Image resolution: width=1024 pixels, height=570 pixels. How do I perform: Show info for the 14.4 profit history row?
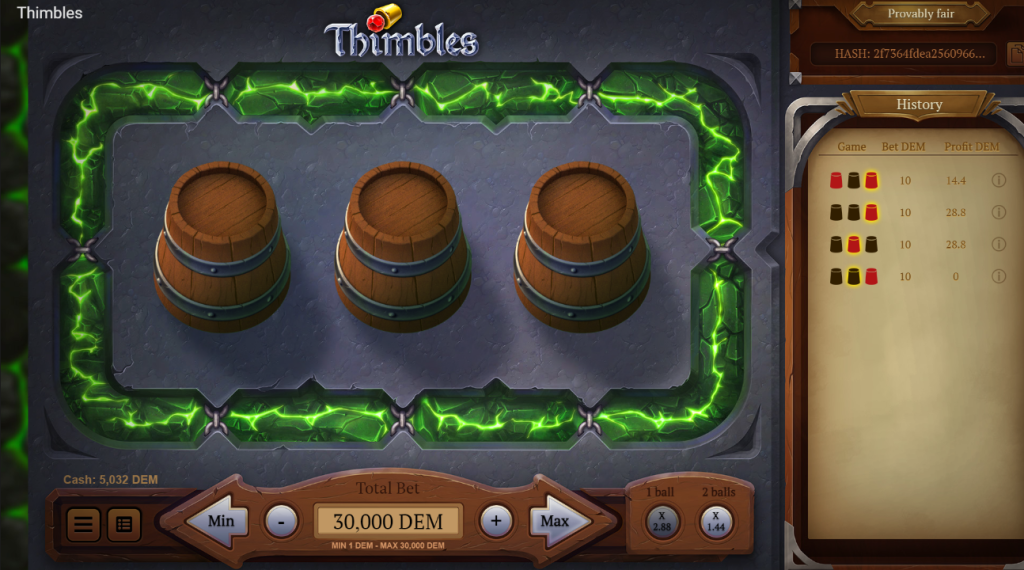point(998,180)
